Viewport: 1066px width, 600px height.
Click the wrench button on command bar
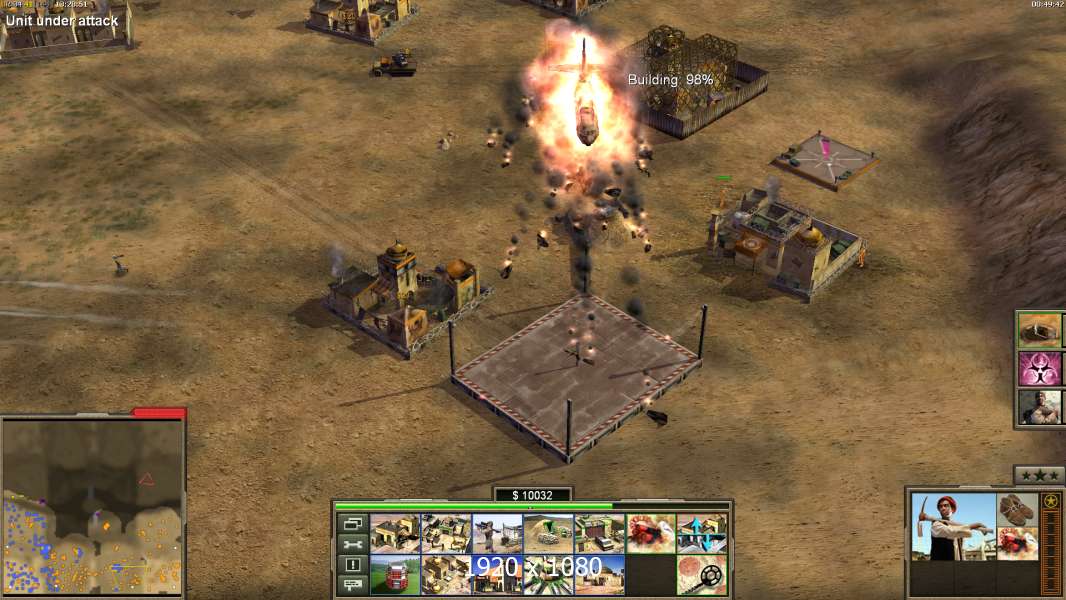point(352,544)
